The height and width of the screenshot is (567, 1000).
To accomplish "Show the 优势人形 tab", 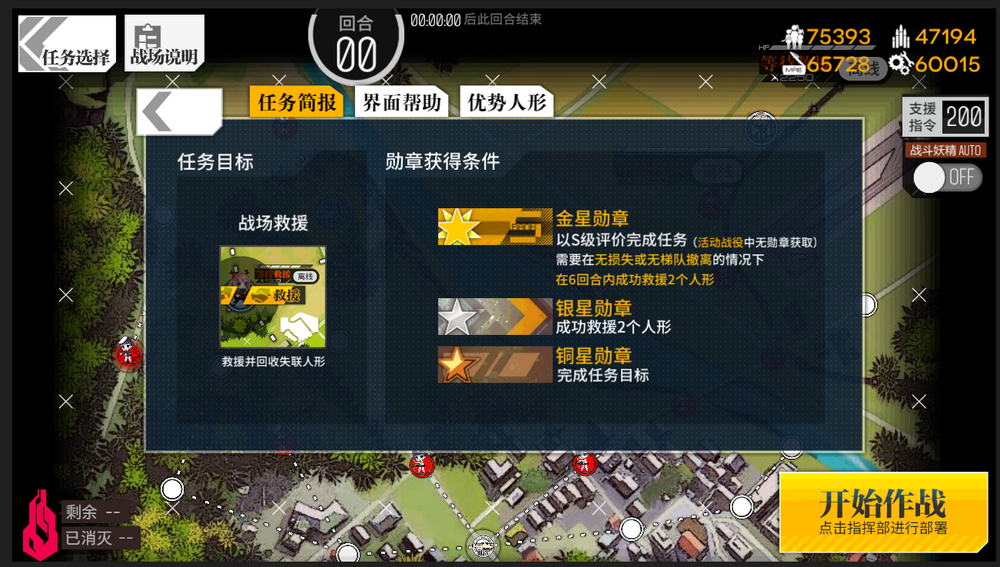I will (507, 102).
